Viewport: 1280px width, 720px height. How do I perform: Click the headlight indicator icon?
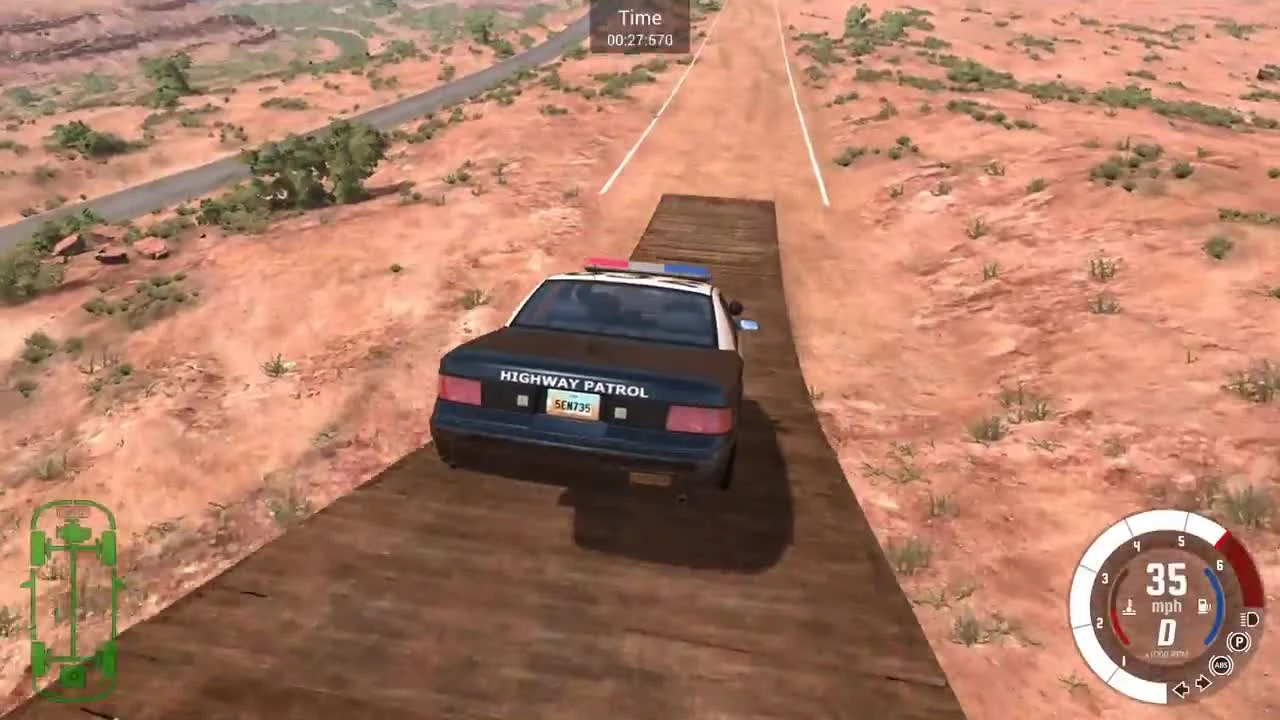pyautogui.click(x=1249, y=620)
